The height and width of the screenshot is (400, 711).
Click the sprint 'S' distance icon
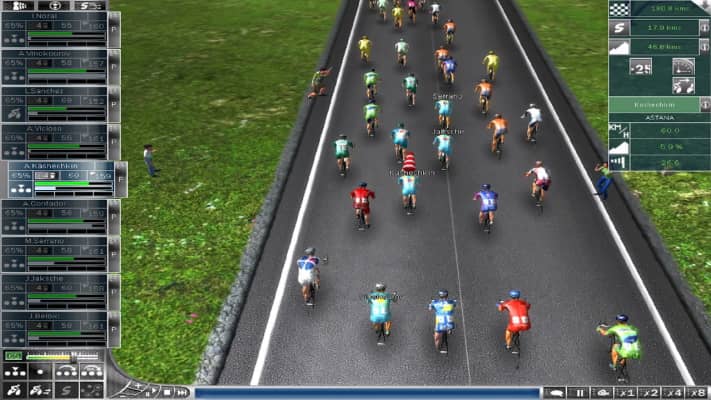[618, 28]
